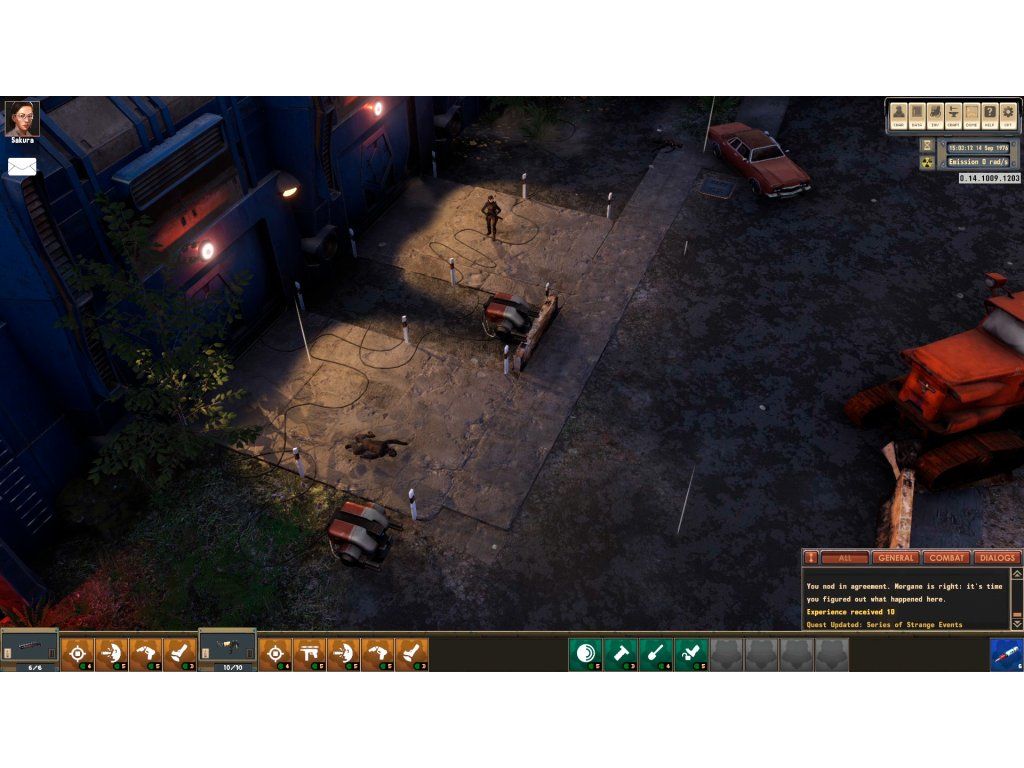Select the second weapon slot with 10/10 ammo
Screen dimensions: 1024x768
click(x=227, y=650)
